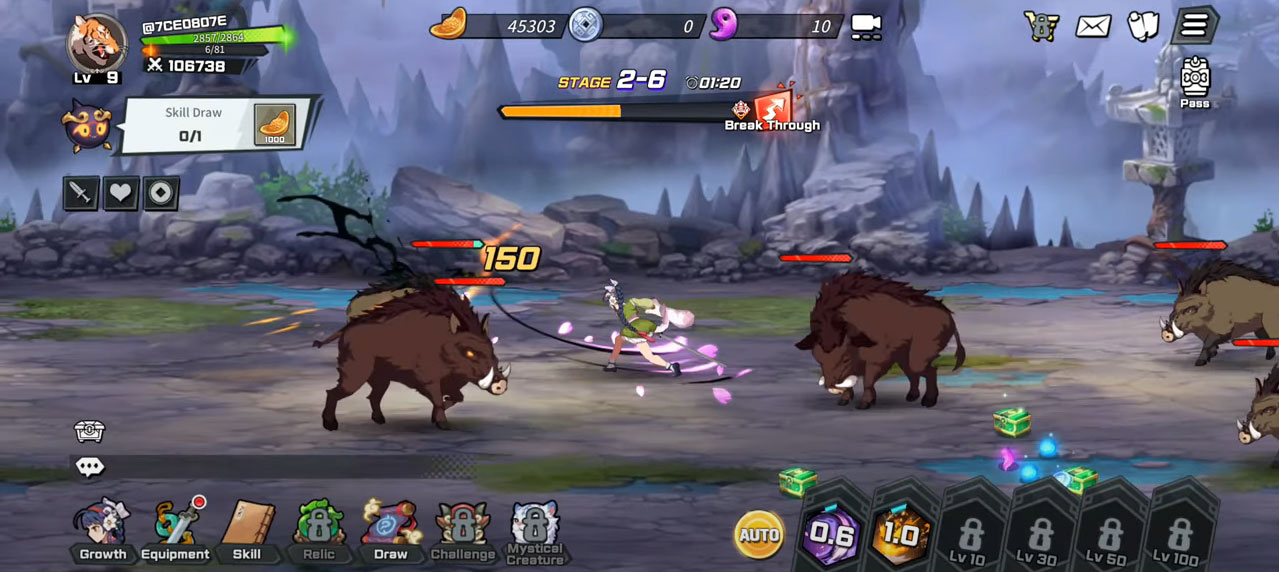Open the chat speech bubble
Screen dimensions: 1279x572
[89, 467]
